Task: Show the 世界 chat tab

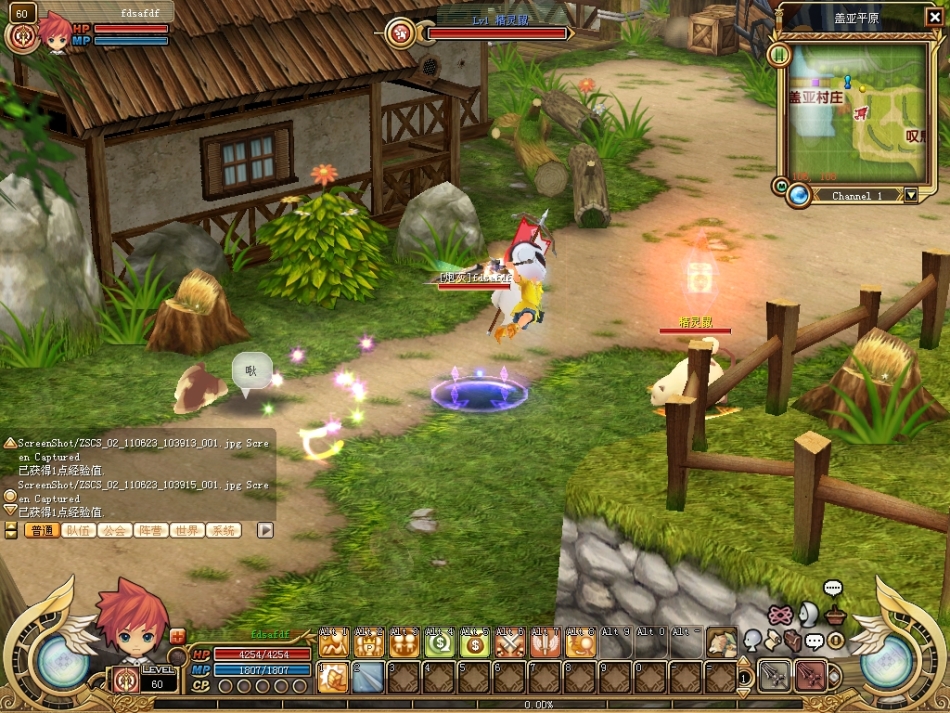Action: [187, 531]
